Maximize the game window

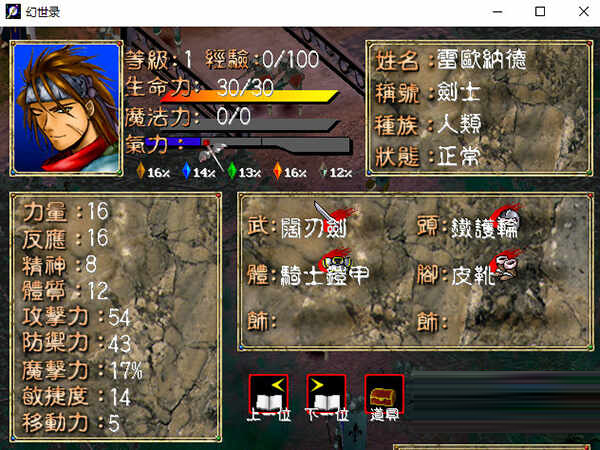click(540, 12)
